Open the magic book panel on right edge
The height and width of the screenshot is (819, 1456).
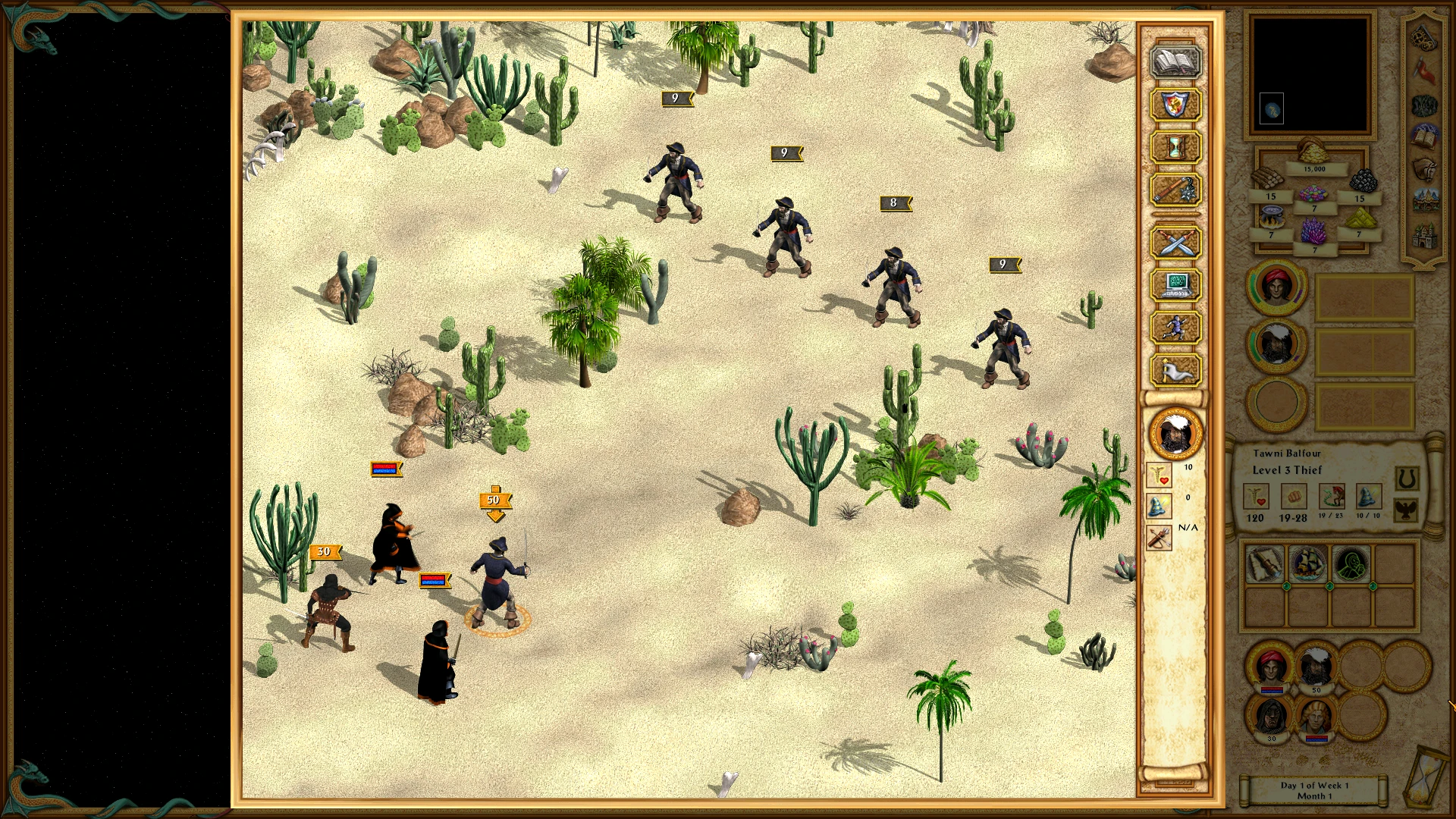[1423, 136]
